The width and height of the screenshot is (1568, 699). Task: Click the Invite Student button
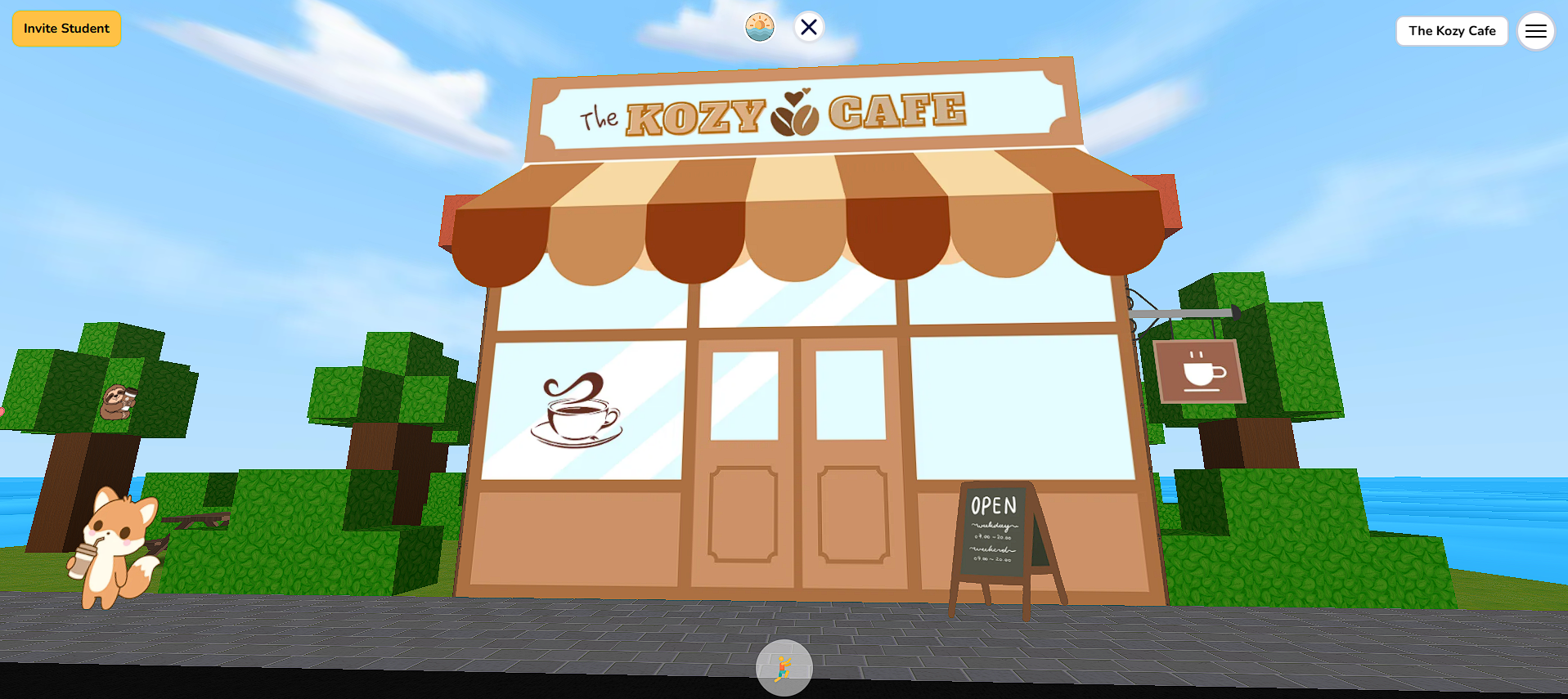tap(65, 28)
